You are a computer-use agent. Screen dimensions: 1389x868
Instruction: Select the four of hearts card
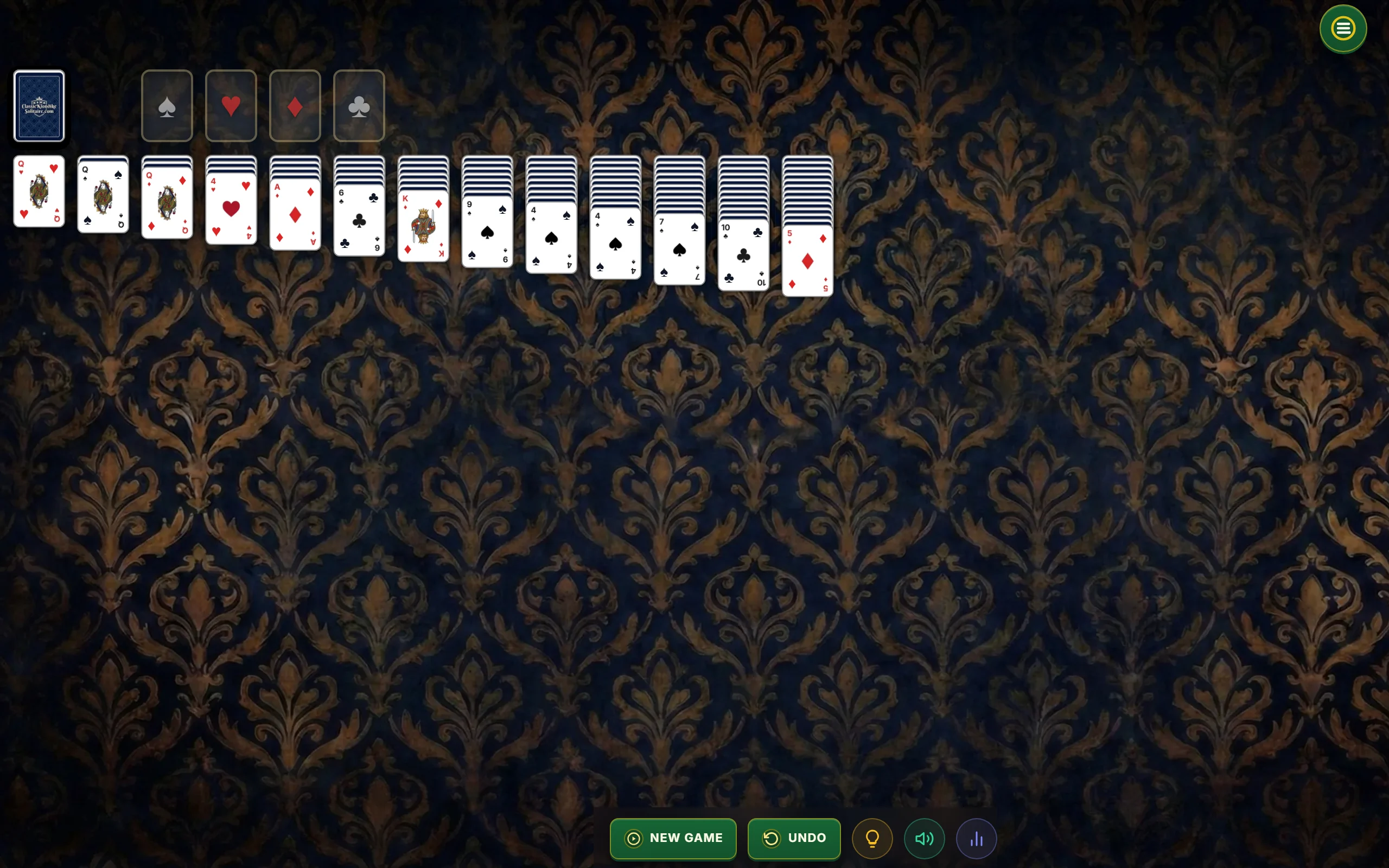pos(231,209)
